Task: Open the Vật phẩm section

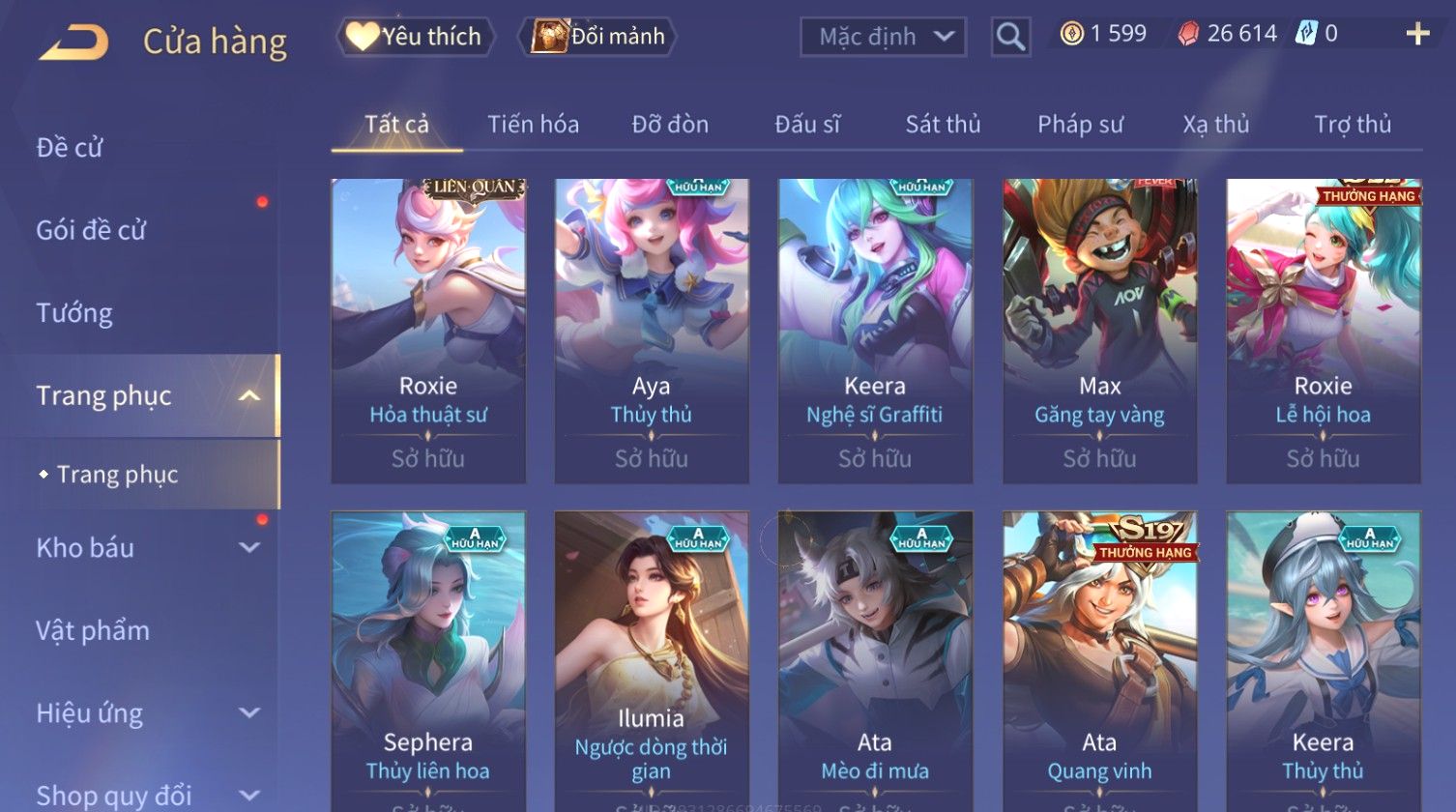Action: pyautogui.click(x=93, y=631)
